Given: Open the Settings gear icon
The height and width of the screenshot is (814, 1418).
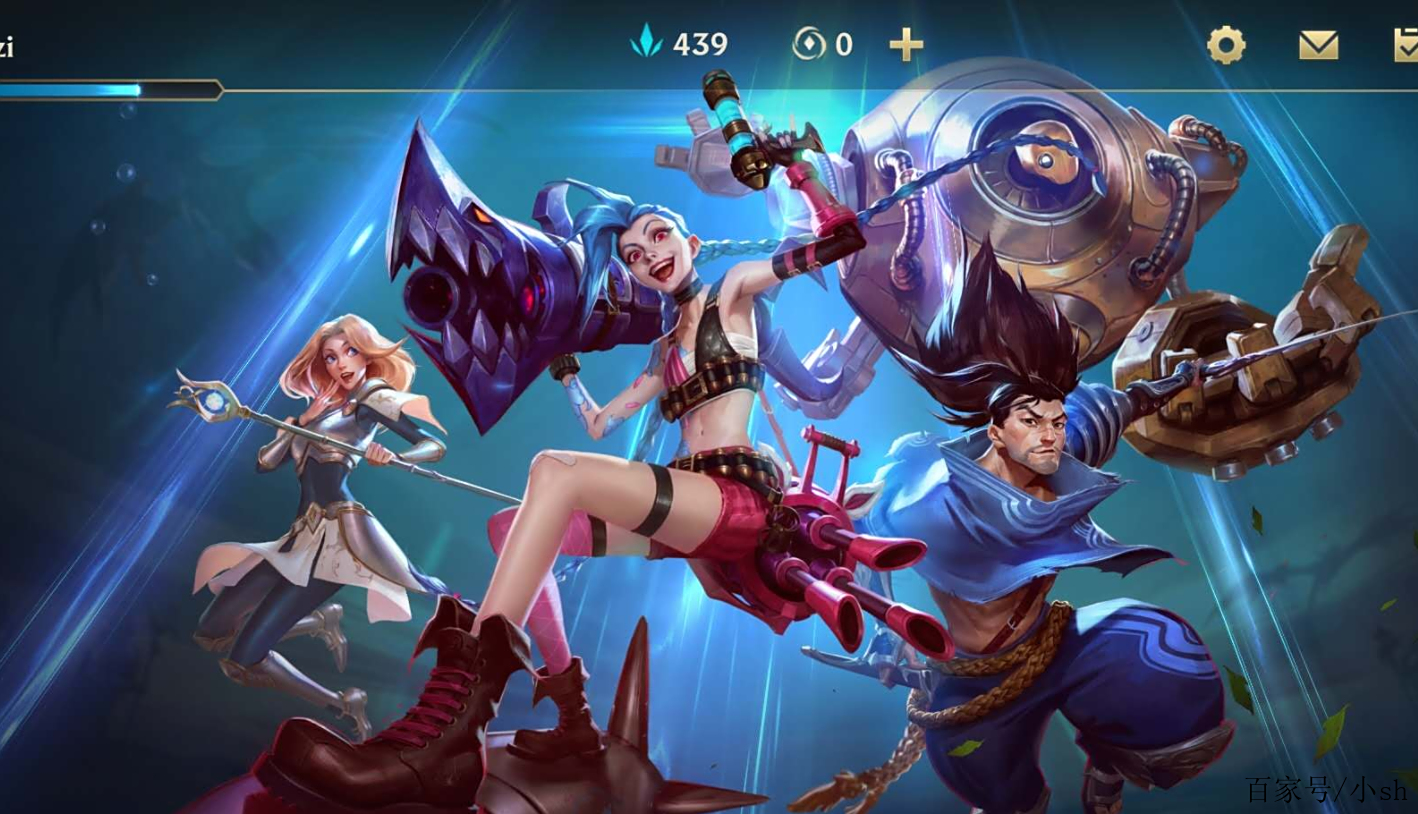Looking at the screenshot, I should point(1228,44).
